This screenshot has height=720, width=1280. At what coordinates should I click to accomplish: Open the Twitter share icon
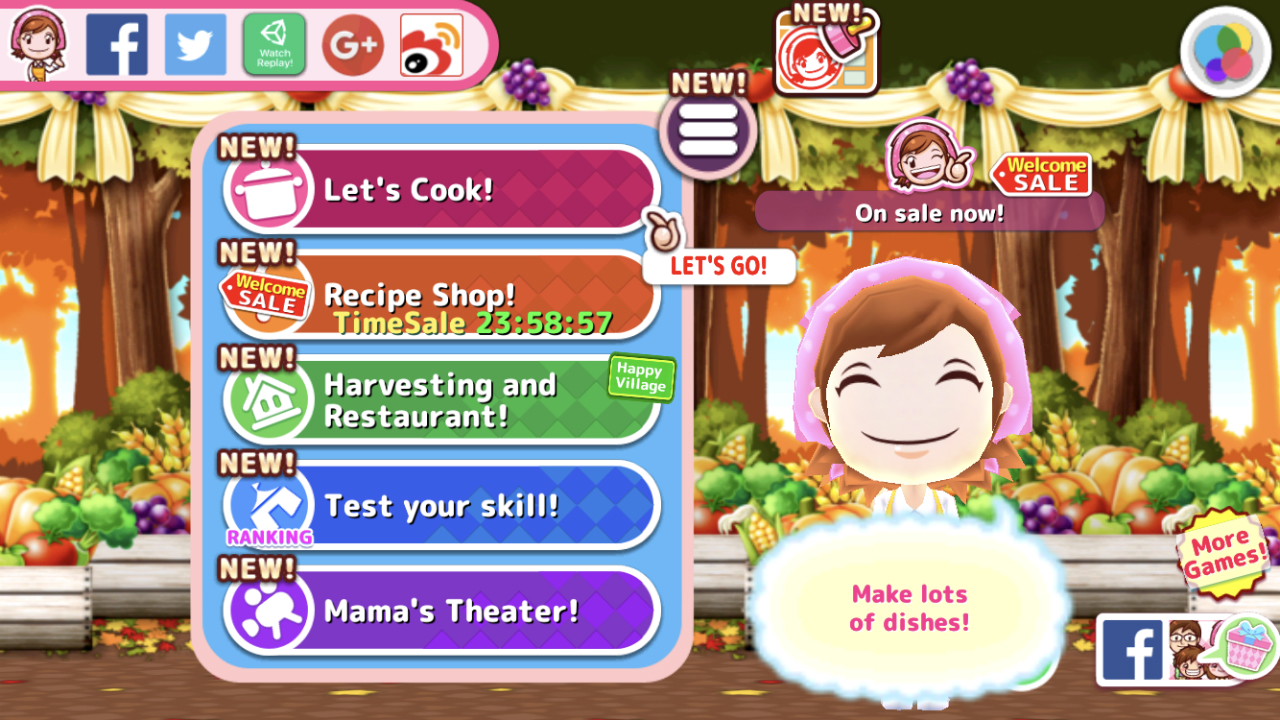click(x=195, y=44)
